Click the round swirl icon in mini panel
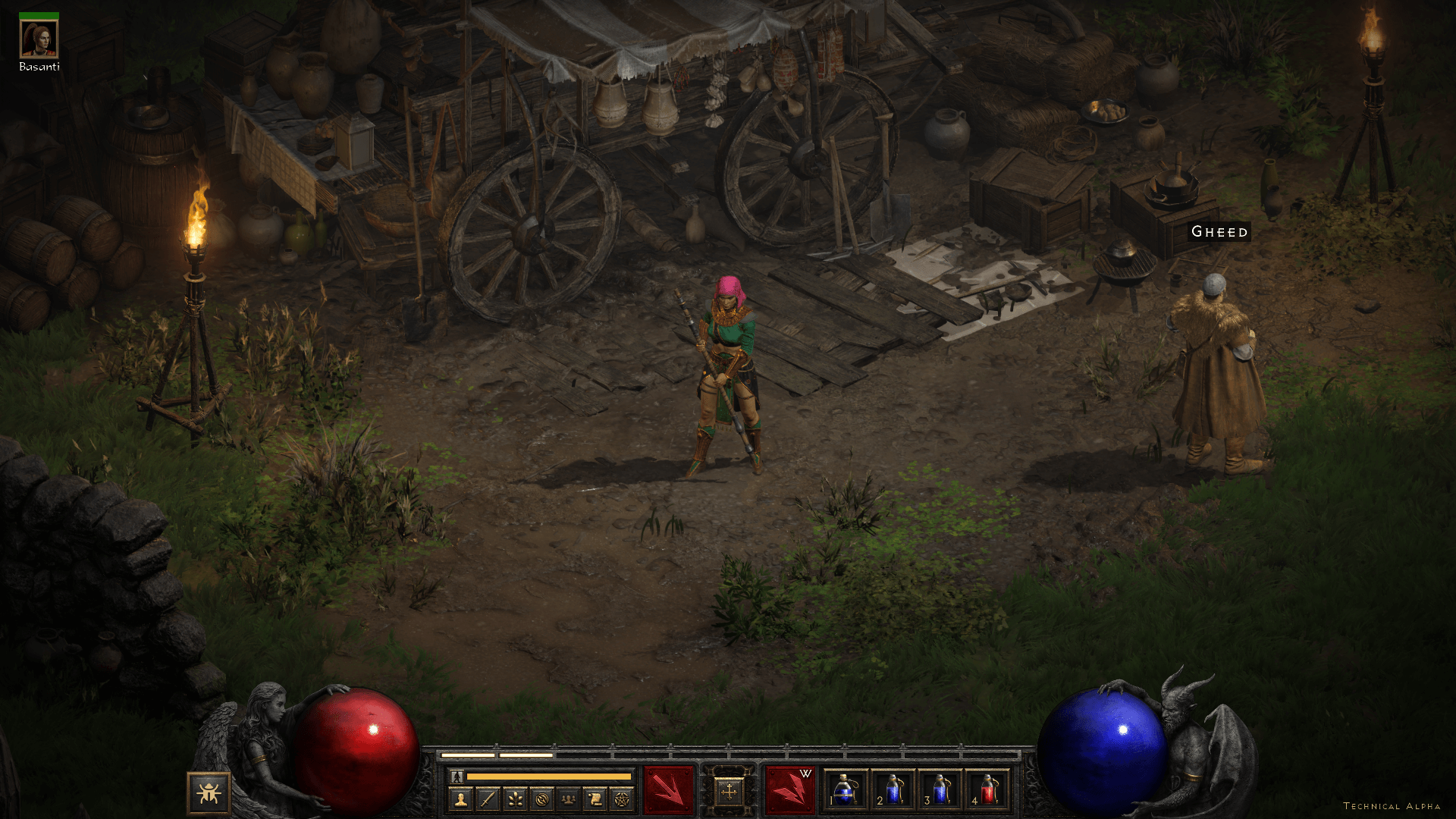 pyautogui.click(x=541, y=799)
